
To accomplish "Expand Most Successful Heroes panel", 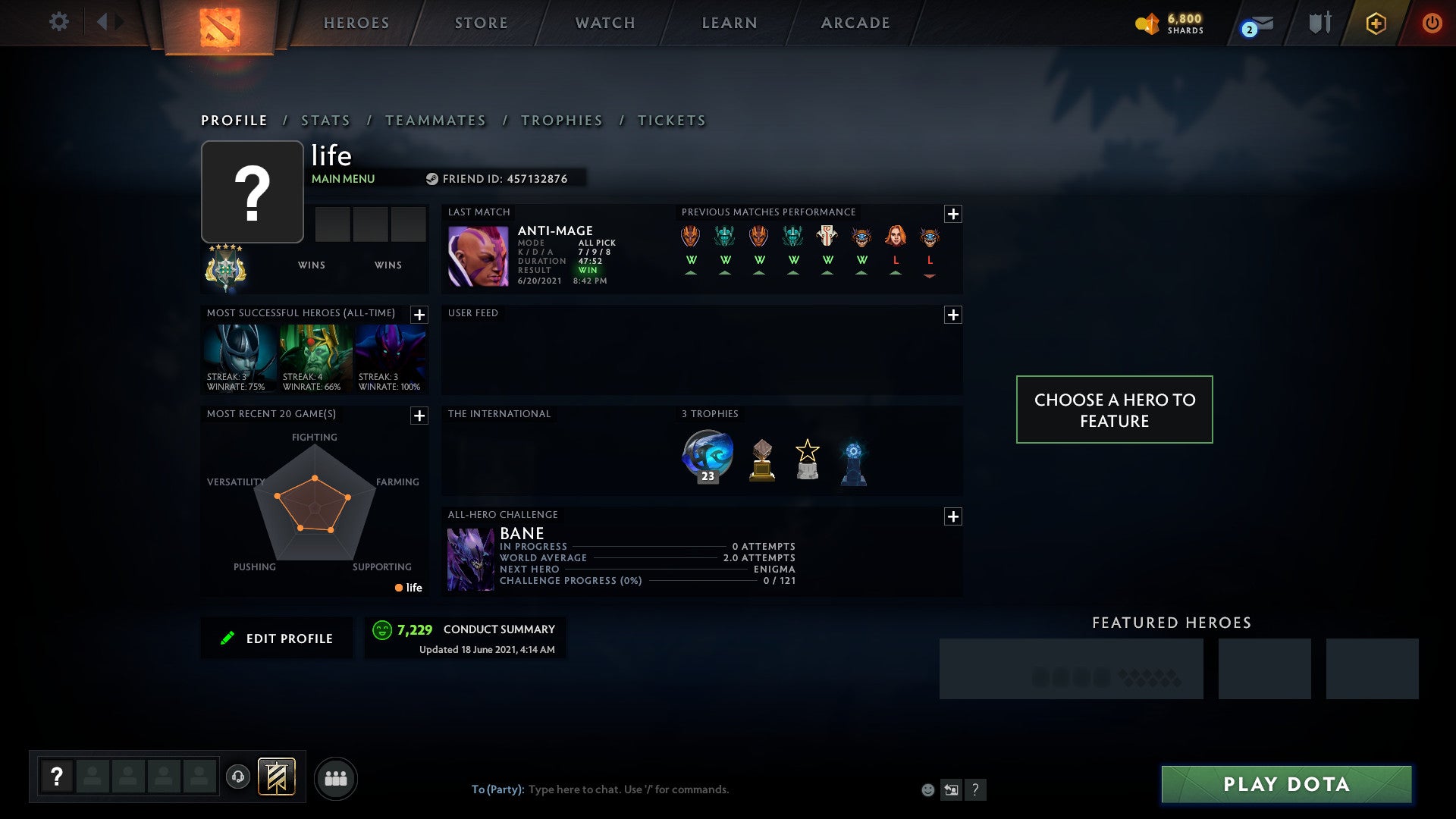I will pyautogui.click(x=420, y=314).
